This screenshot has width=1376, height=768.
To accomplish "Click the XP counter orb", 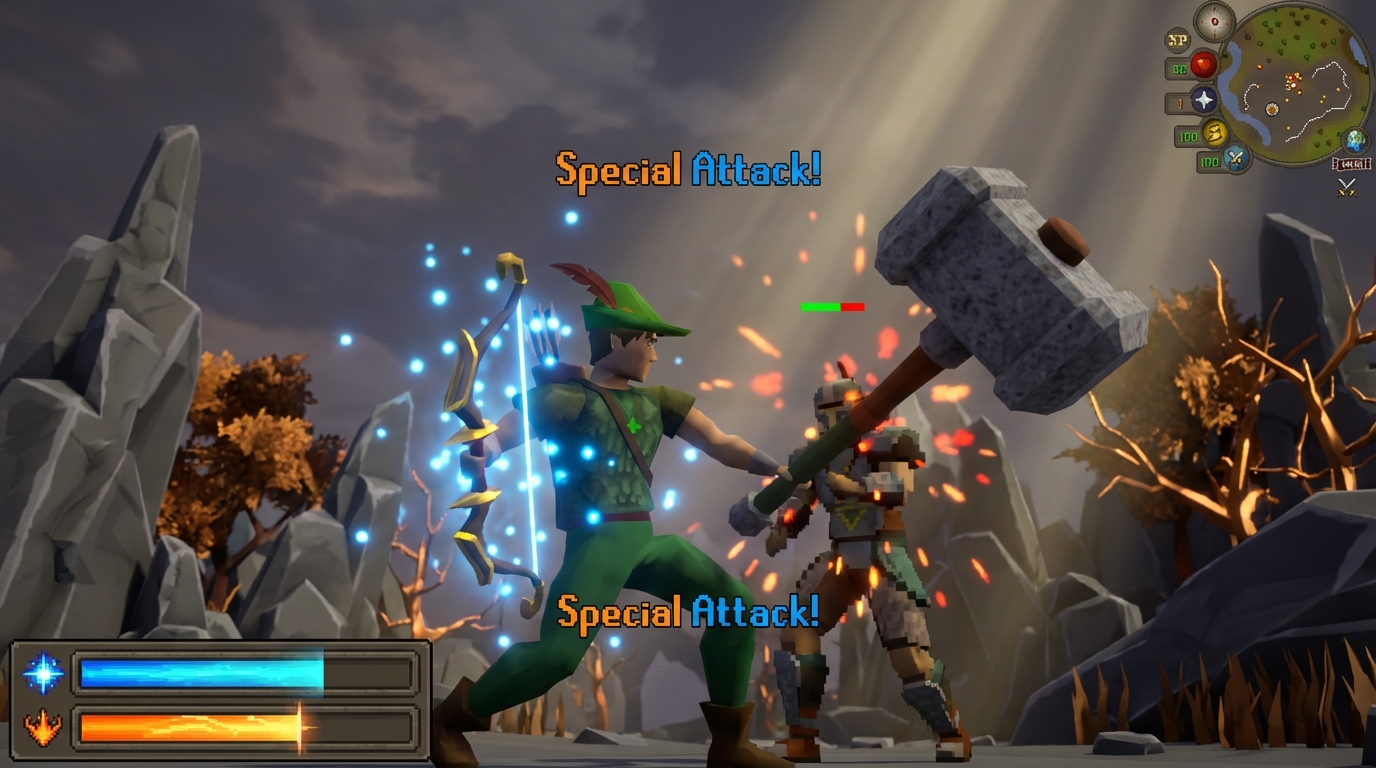I will (x=1177, y=39).
